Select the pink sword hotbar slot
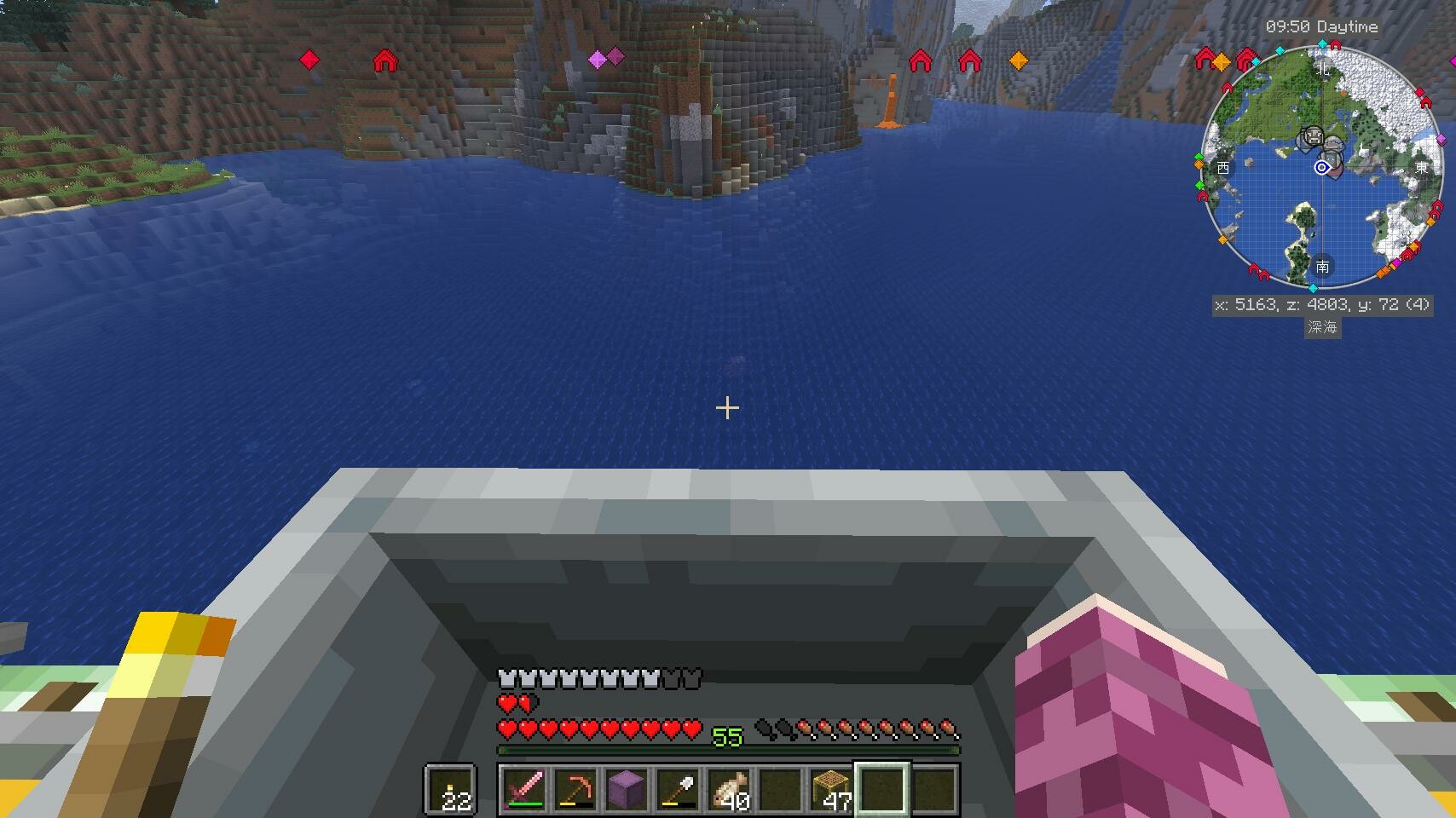This screenshot has height=818, width=1456. click(524, 788)
